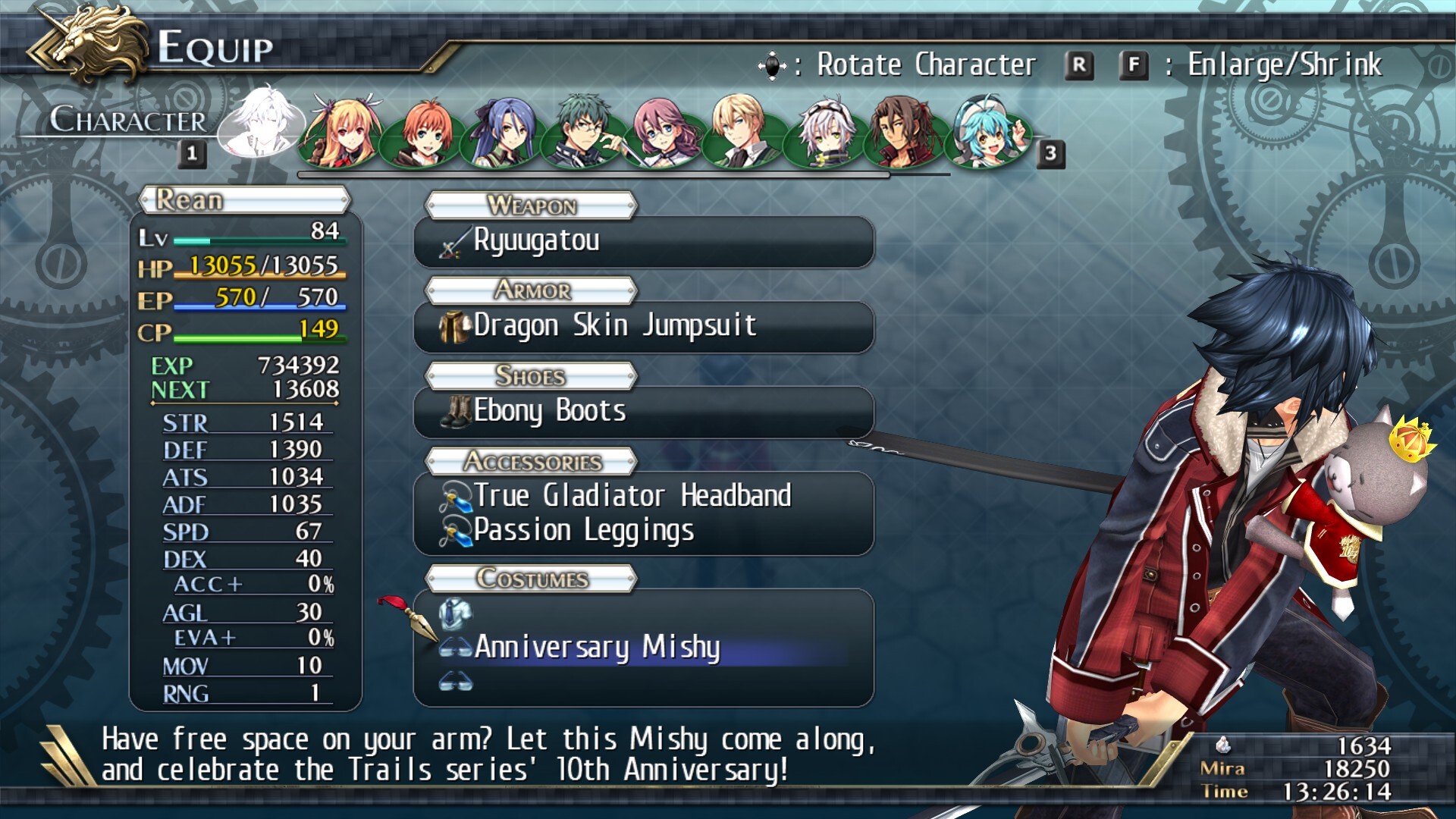Click the shirt icon in Costumes section
Screen dimensions: 1456x819
pos(456,614)
